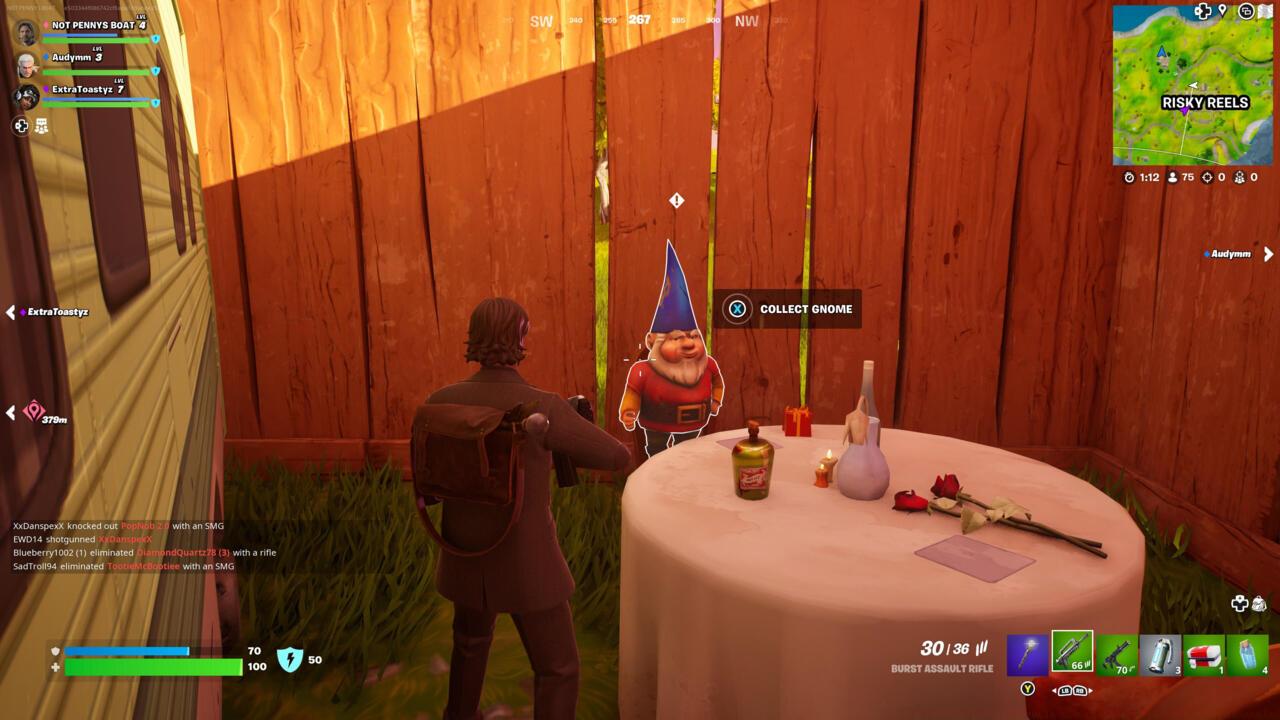Select the Chug Splash item slot
The width and height of the screenshot is (1280, 720).
1160,655
